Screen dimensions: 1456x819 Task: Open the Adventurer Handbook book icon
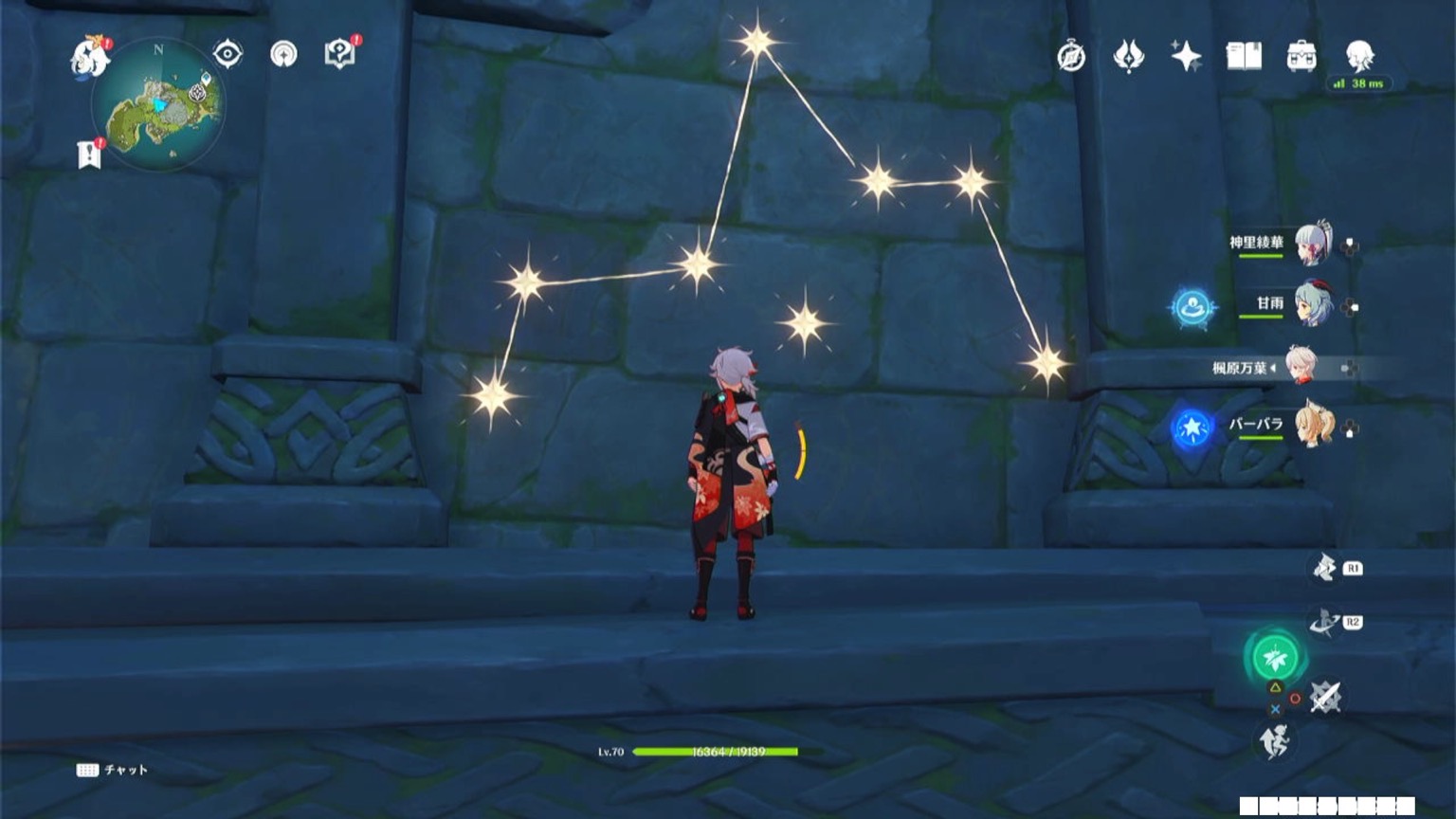pos(1245,57)
